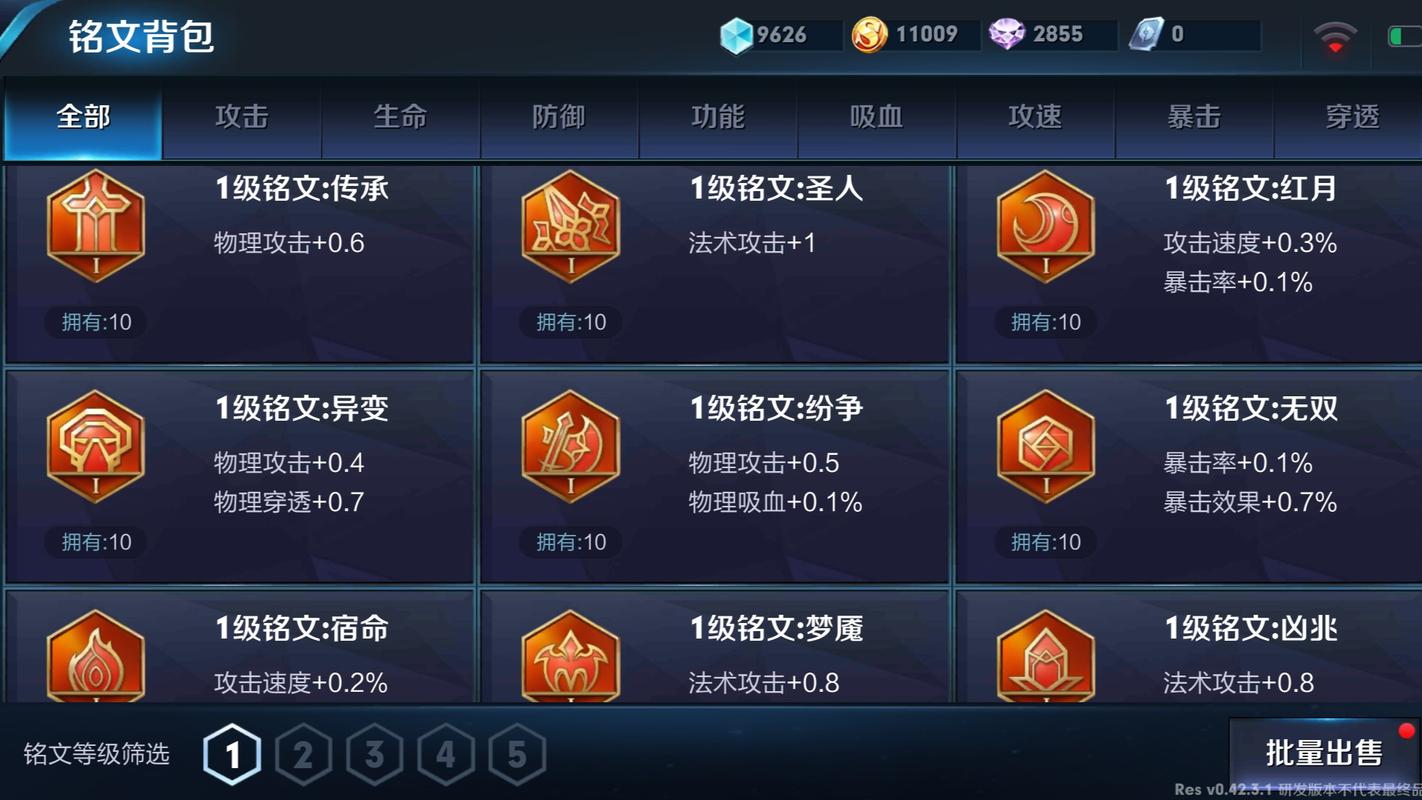Select the 异变 rune icon
1422x800 pixels.
95,446
